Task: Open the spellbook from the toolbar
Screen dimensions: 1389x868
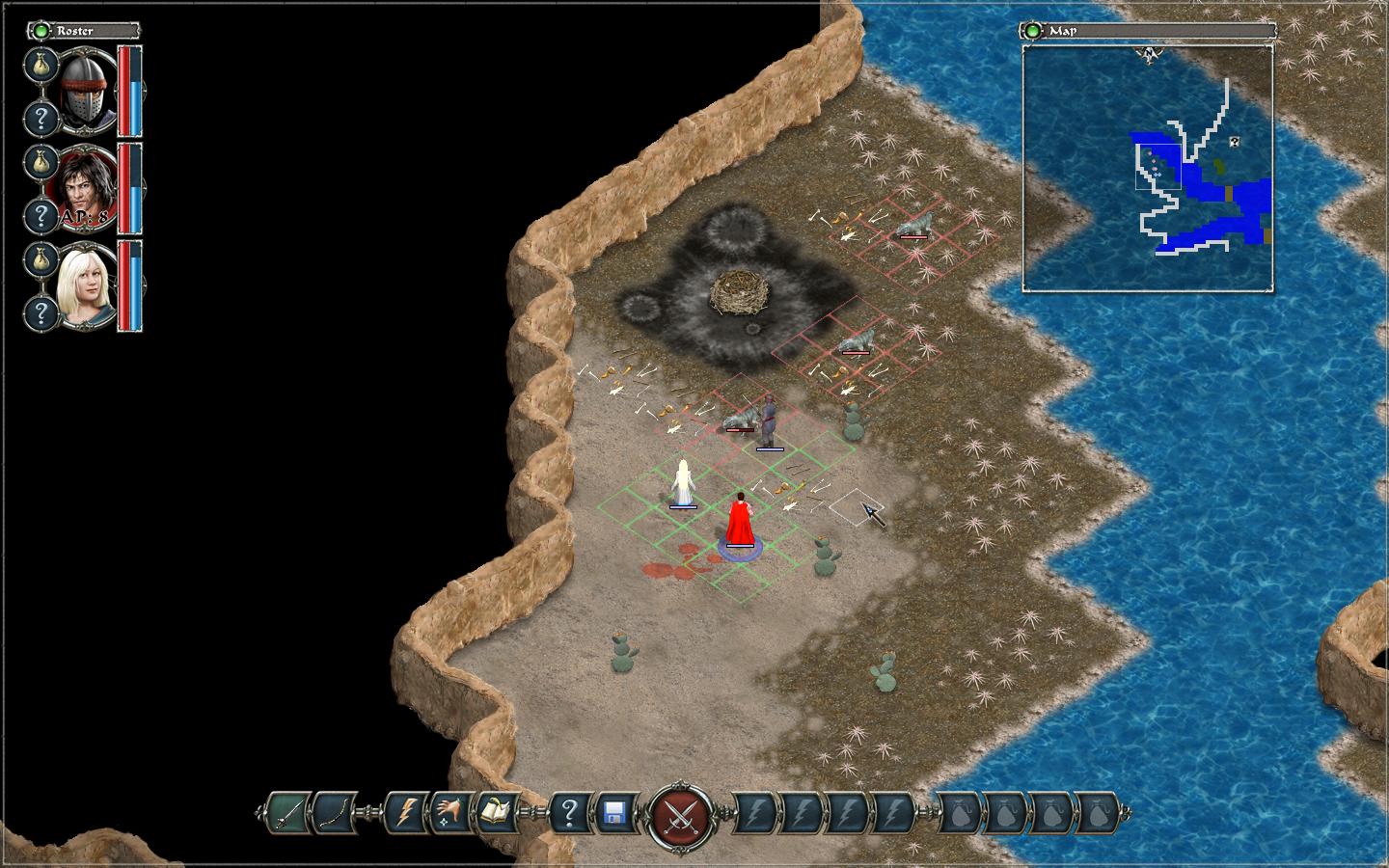Action: [498, 813]
